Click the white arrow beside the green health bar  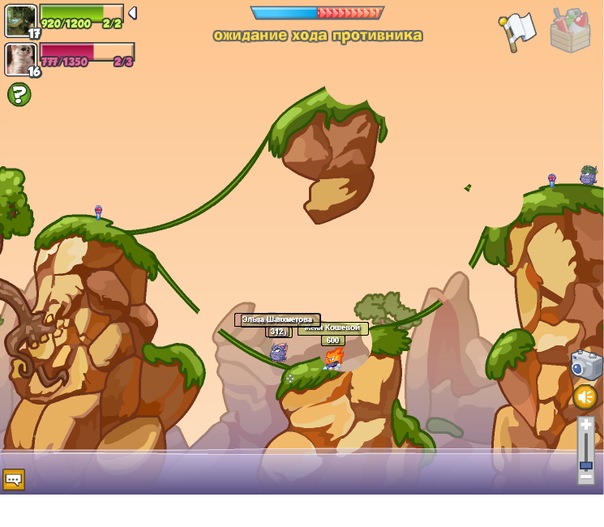tap(132, 13)
